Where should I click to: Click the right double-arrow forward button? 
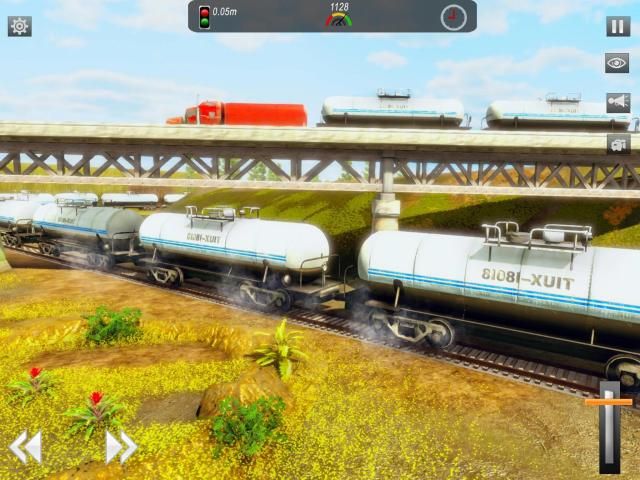tap(120, 446)
